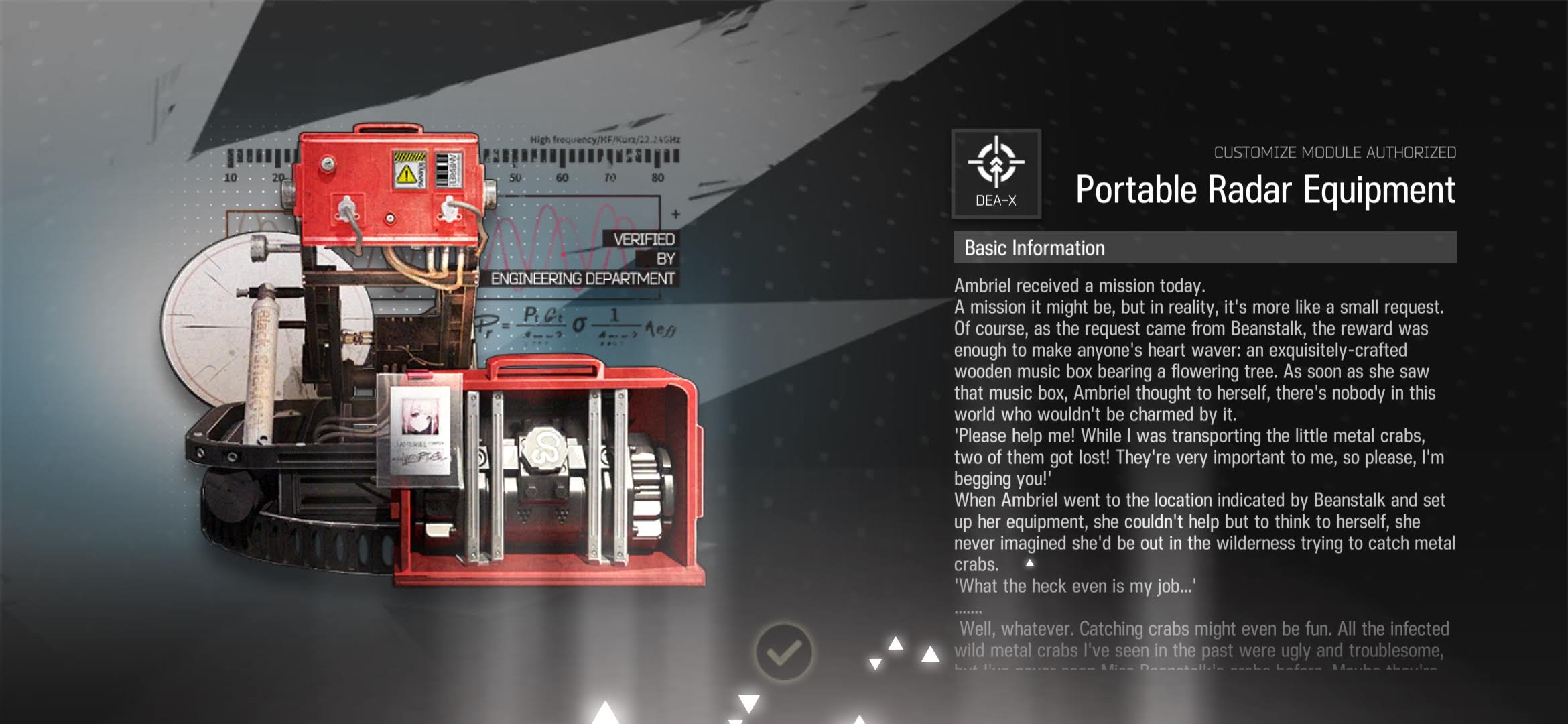Click the round checkmark confirm button
This screenshot has width=1568, height=724.
pos(783,652)
